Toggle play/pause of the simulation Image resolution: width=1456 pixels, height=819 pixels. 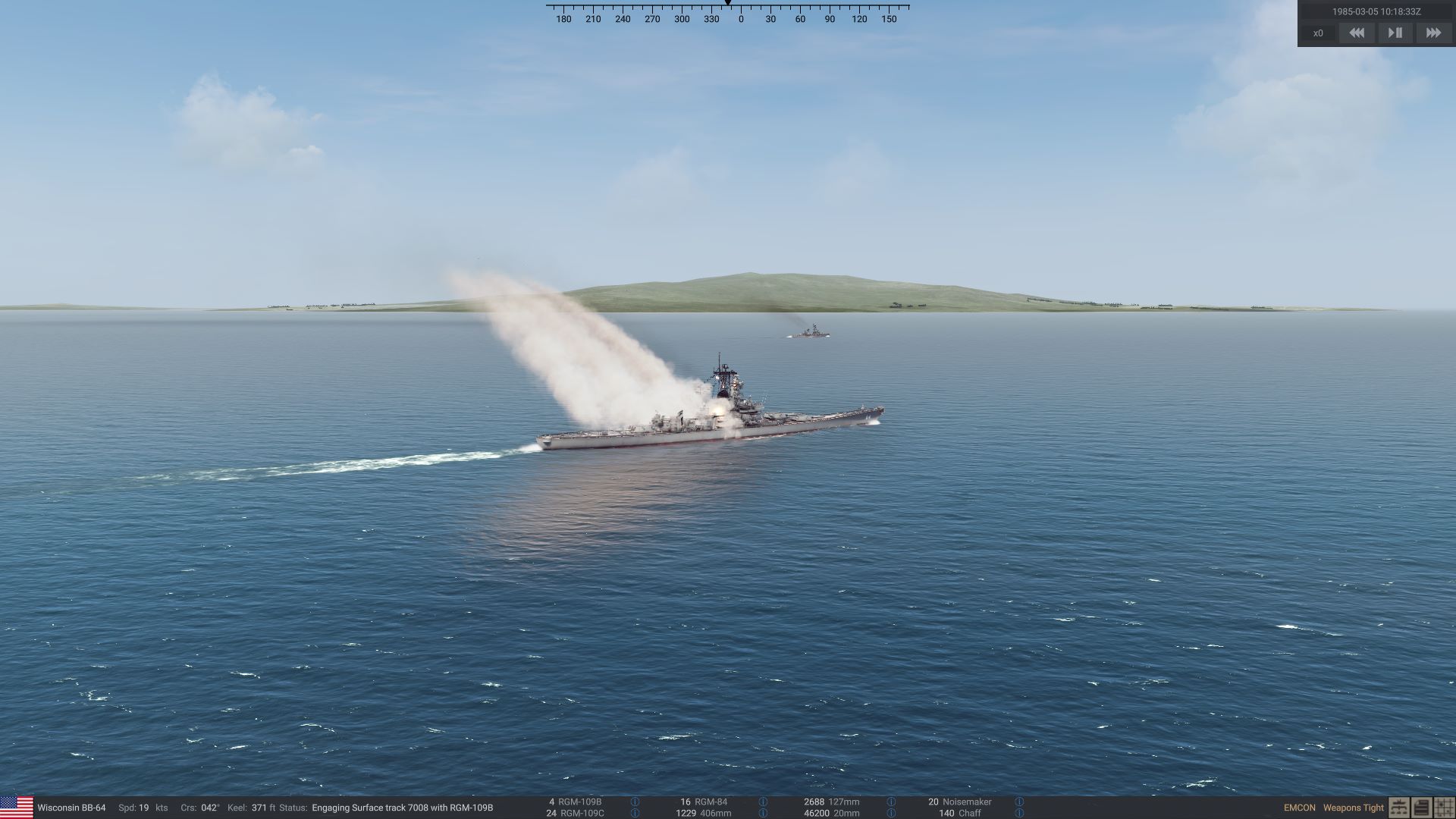(1395, 33)
